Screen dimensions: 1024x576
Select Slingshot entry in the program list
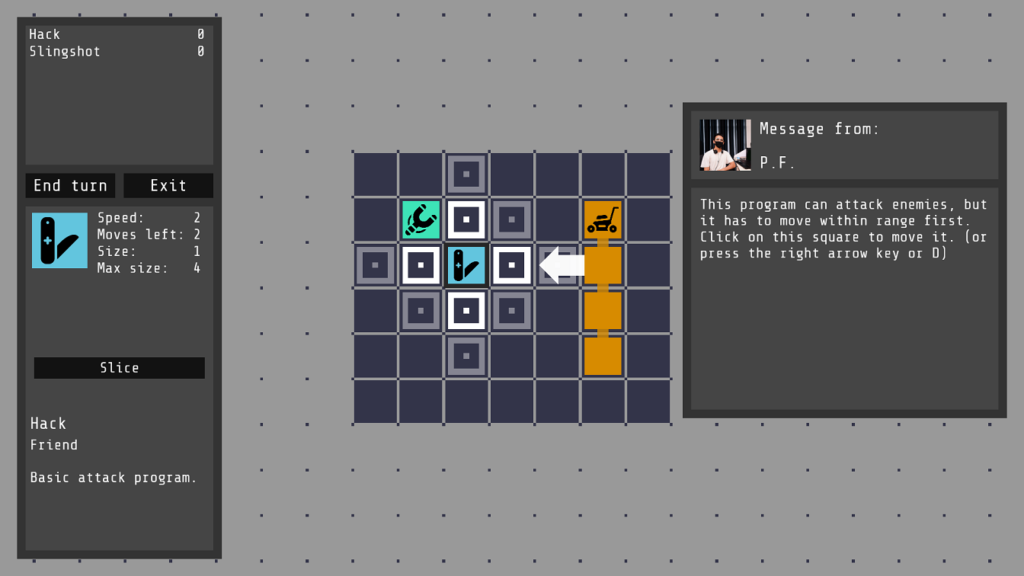click(65, 52)
